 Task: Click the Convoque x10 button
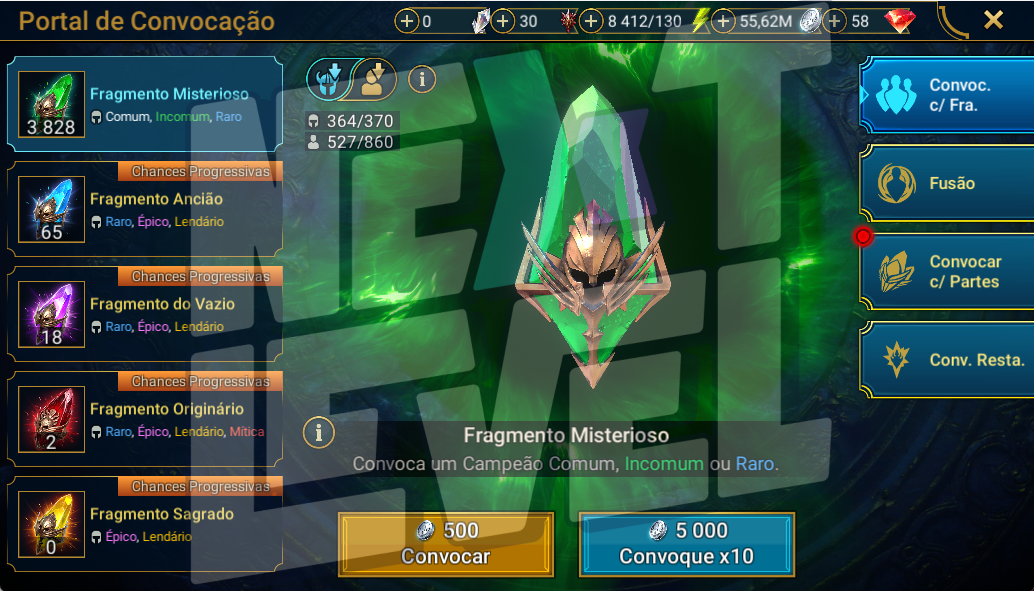(686, 544)
